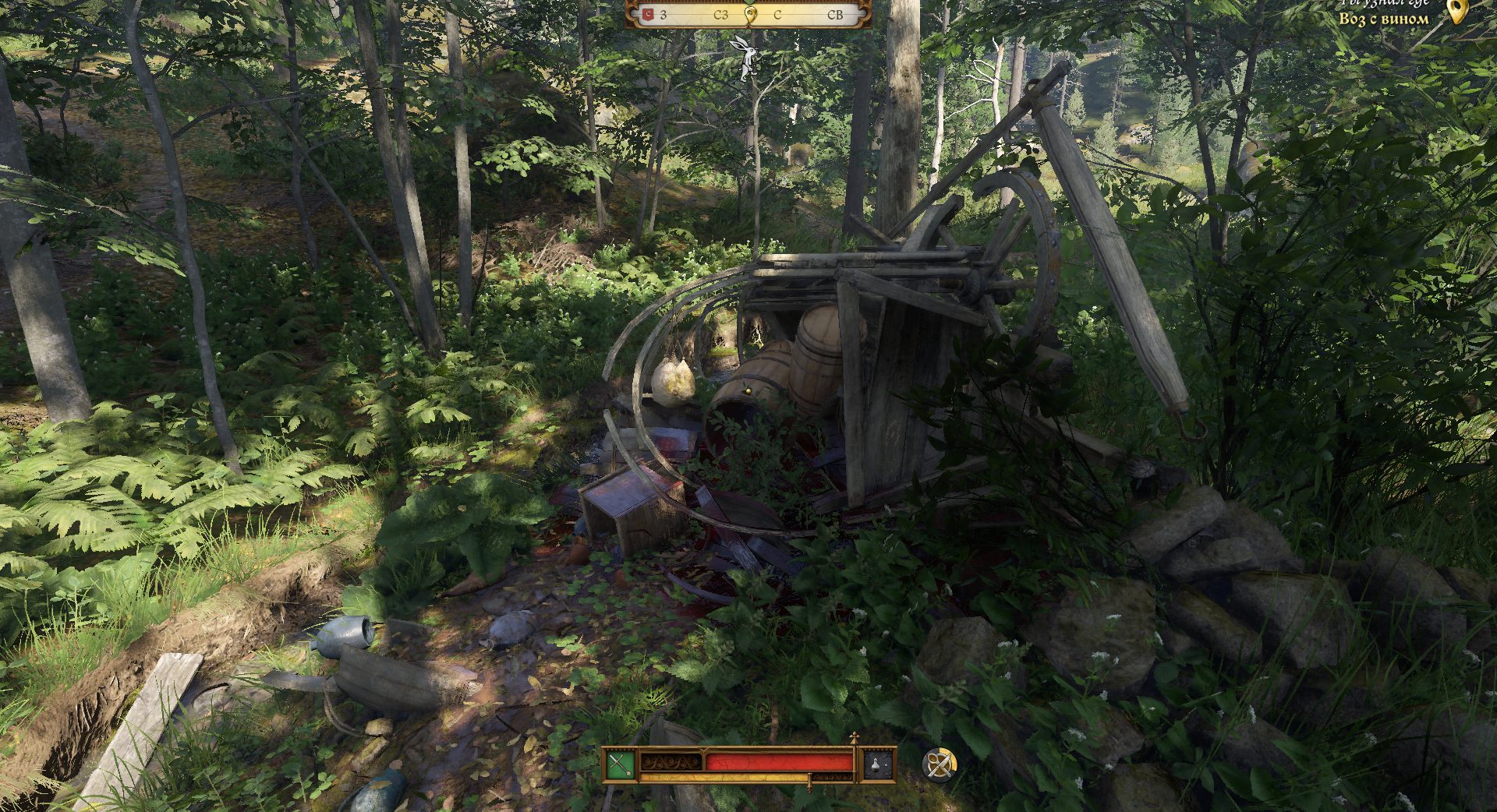The width and height of the screenshot is (1497, 812).
Task: Click the gold map pin beside the quest title
Action: coord(1456,11)
